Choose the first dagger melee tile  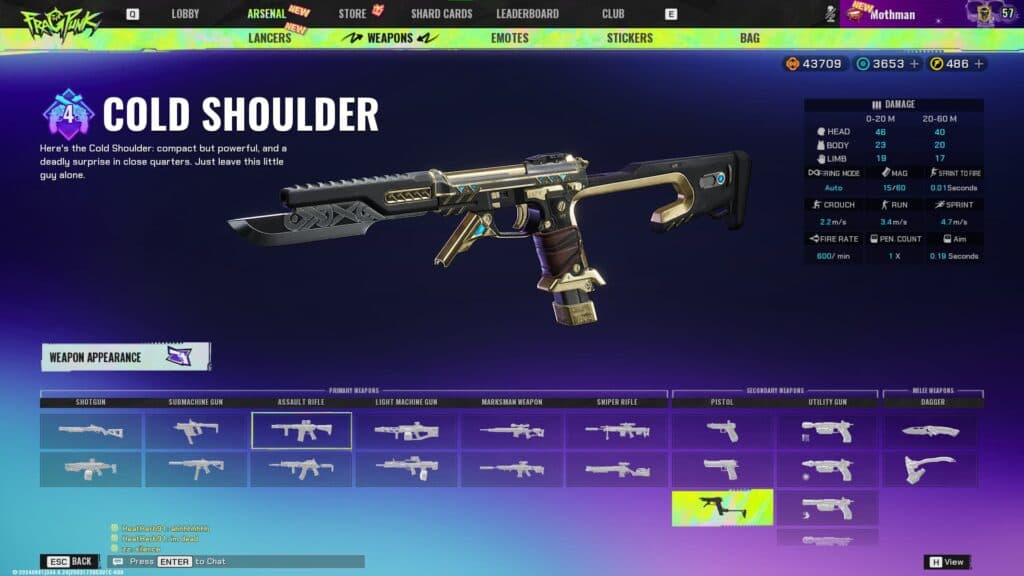(931, 430)
